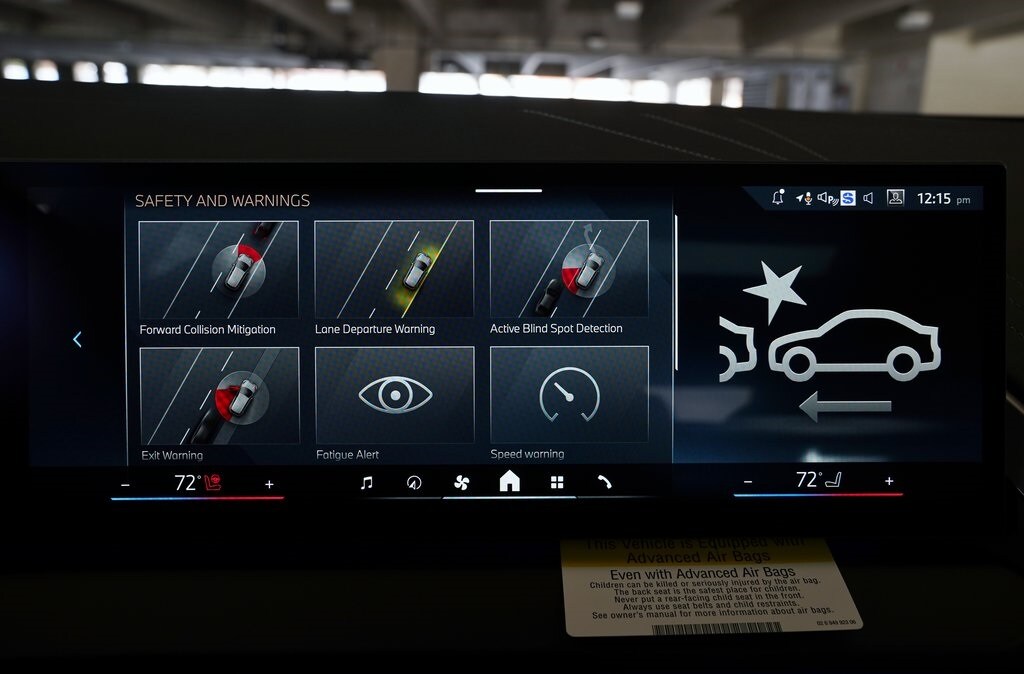Lower temperature beside the red seat icon
Screen dimensions: 1024x674
[125, 484]
